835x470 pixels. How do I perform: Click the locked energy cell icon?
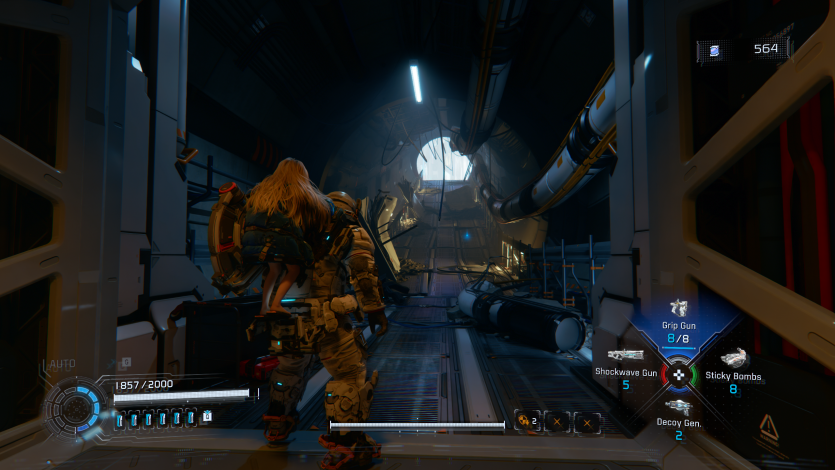tap(207, 416)
